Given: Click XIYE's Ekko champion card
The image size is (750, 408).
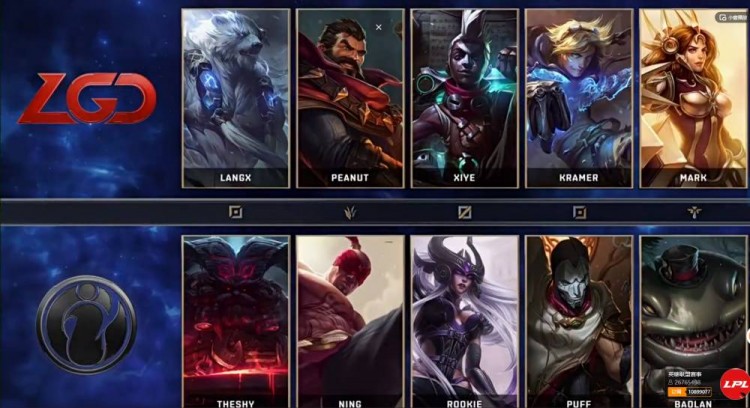Looking at the screenshot, I should [x=465, y=98].
